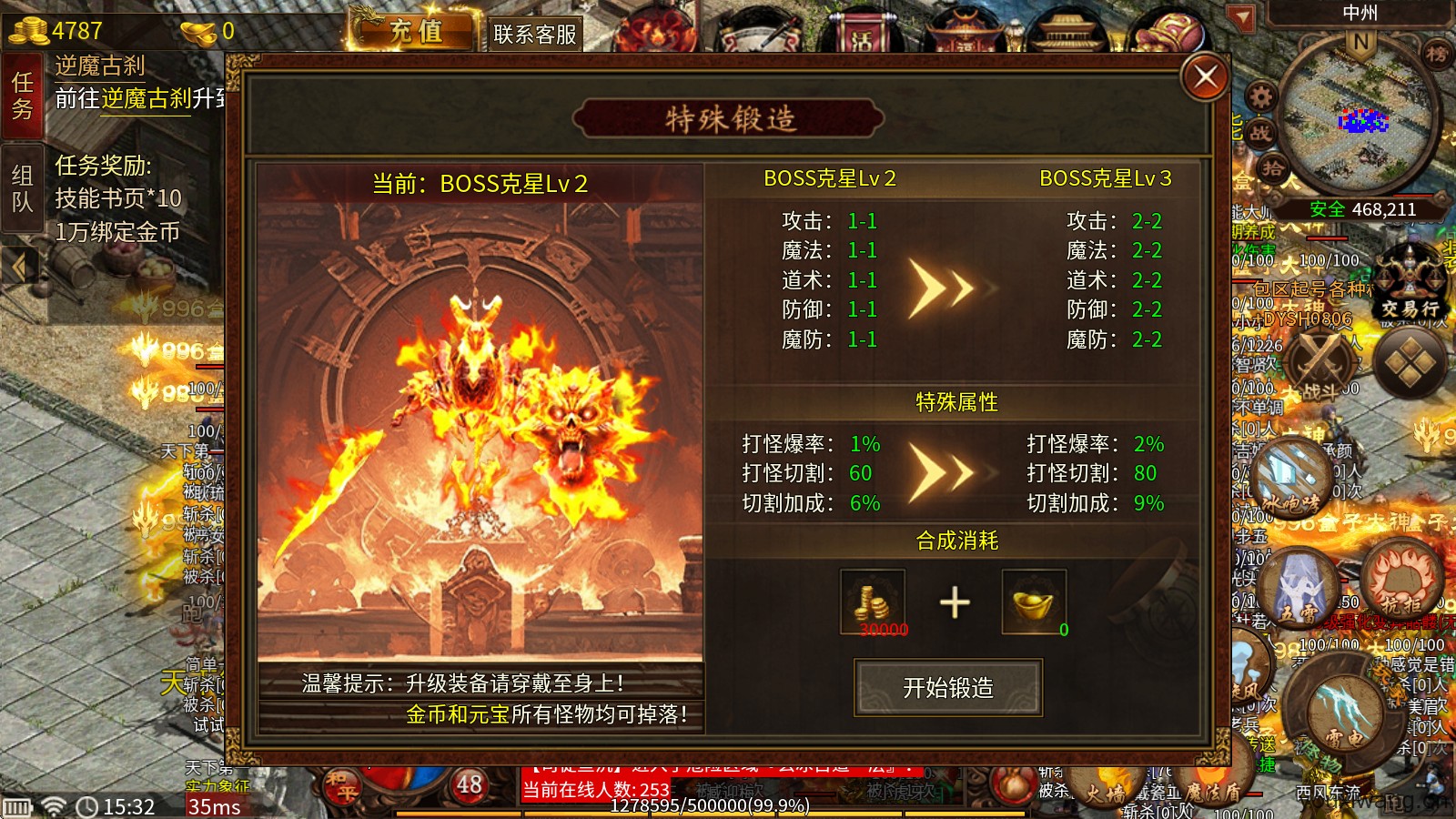
Task: Collapse the left quest panel arrow
Action: click(20, 264)
